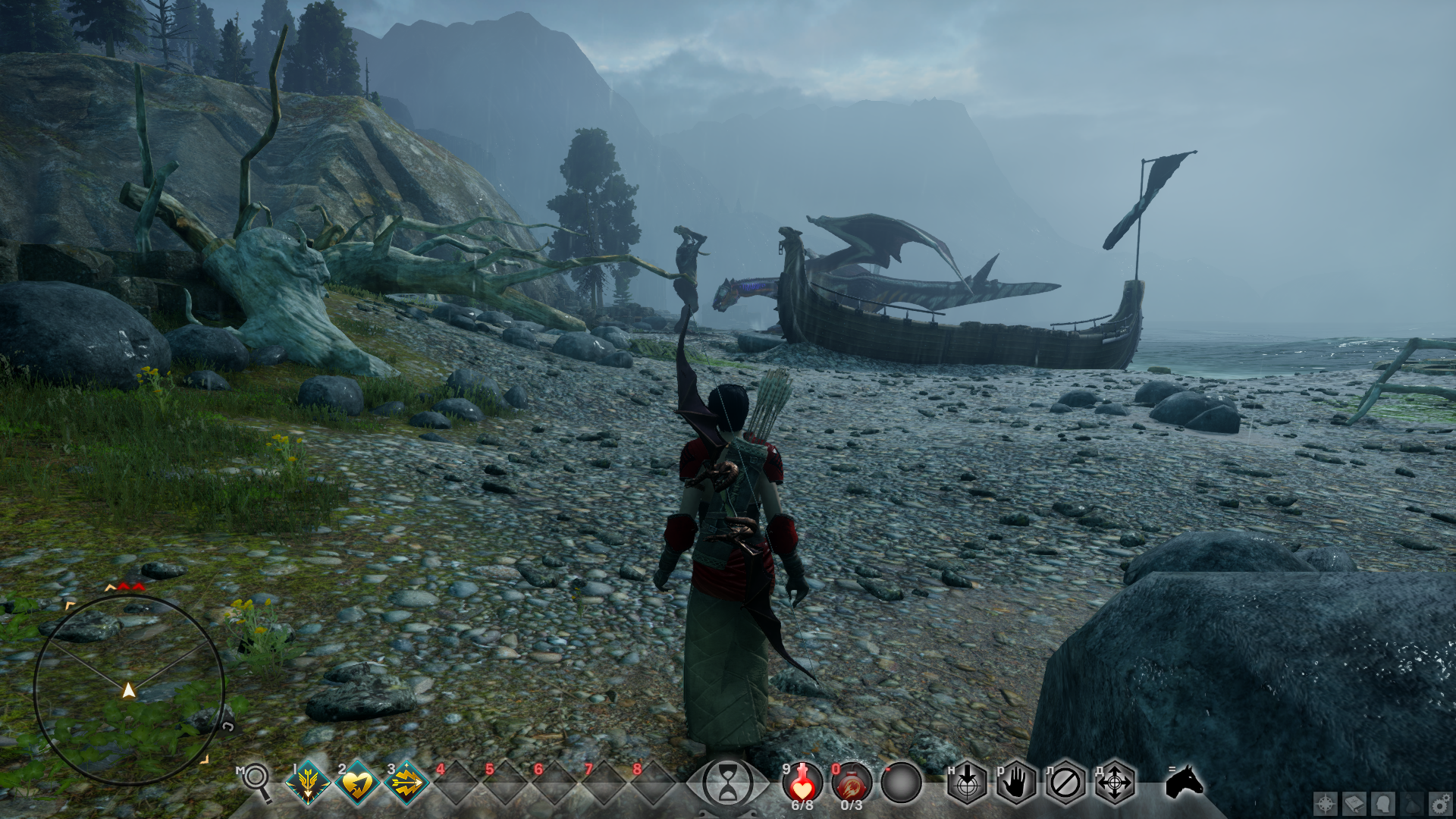Screen dimensions: 1456x819
Task: Activate the downward arrows ability in slot 1
Action: [x=308, y=783]
